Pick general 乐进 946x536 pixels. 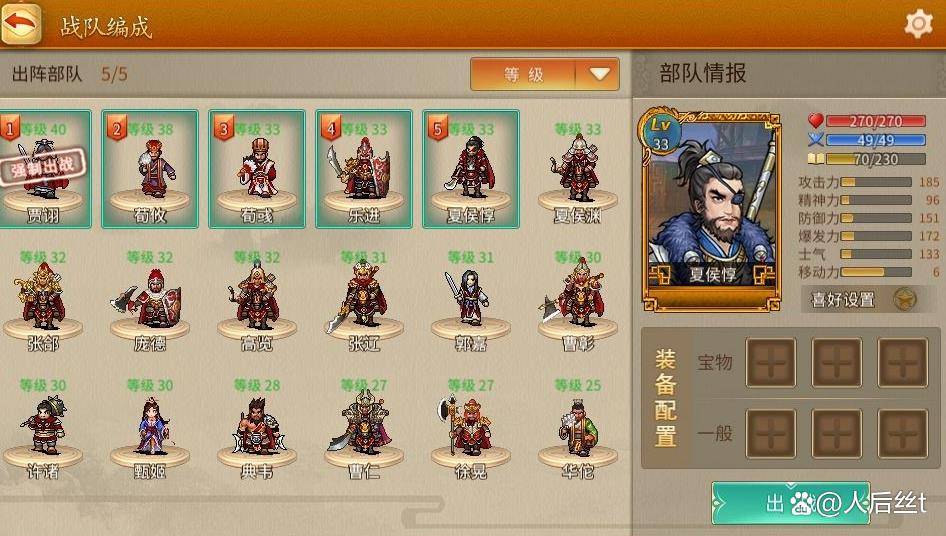[x=363, y=170]
